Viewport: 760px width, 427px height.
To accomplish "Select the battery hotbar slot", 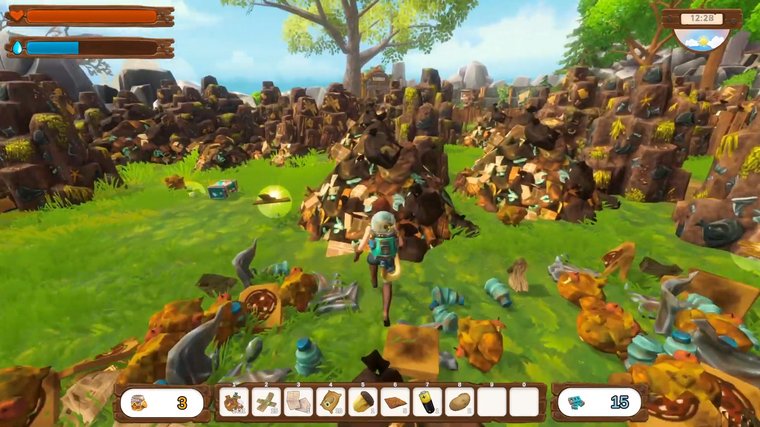I will (427, 402).
